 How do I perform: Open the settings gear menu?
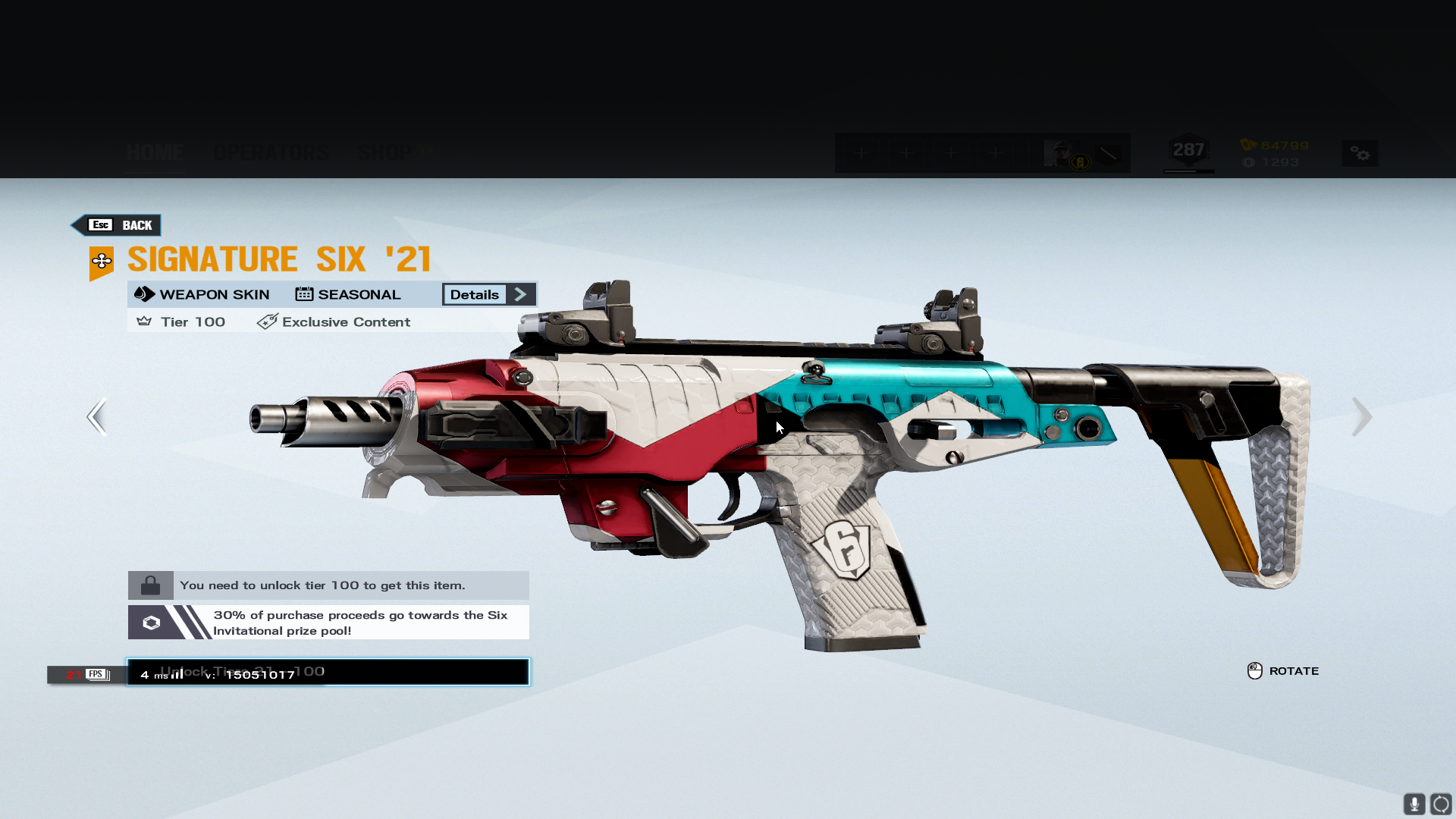1360,154
